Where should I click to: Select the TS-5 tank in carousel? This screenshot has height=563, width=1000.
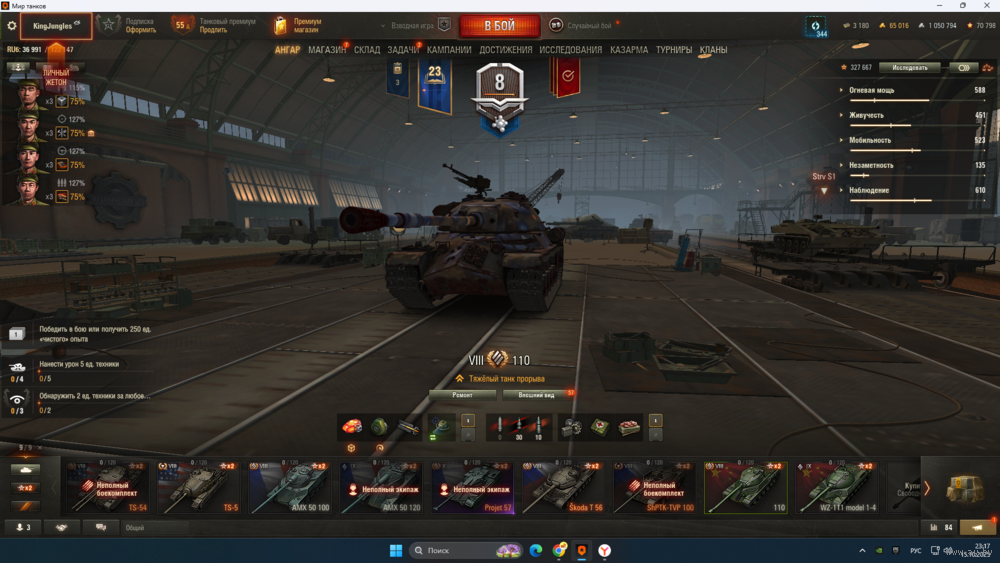coord(199,487)
